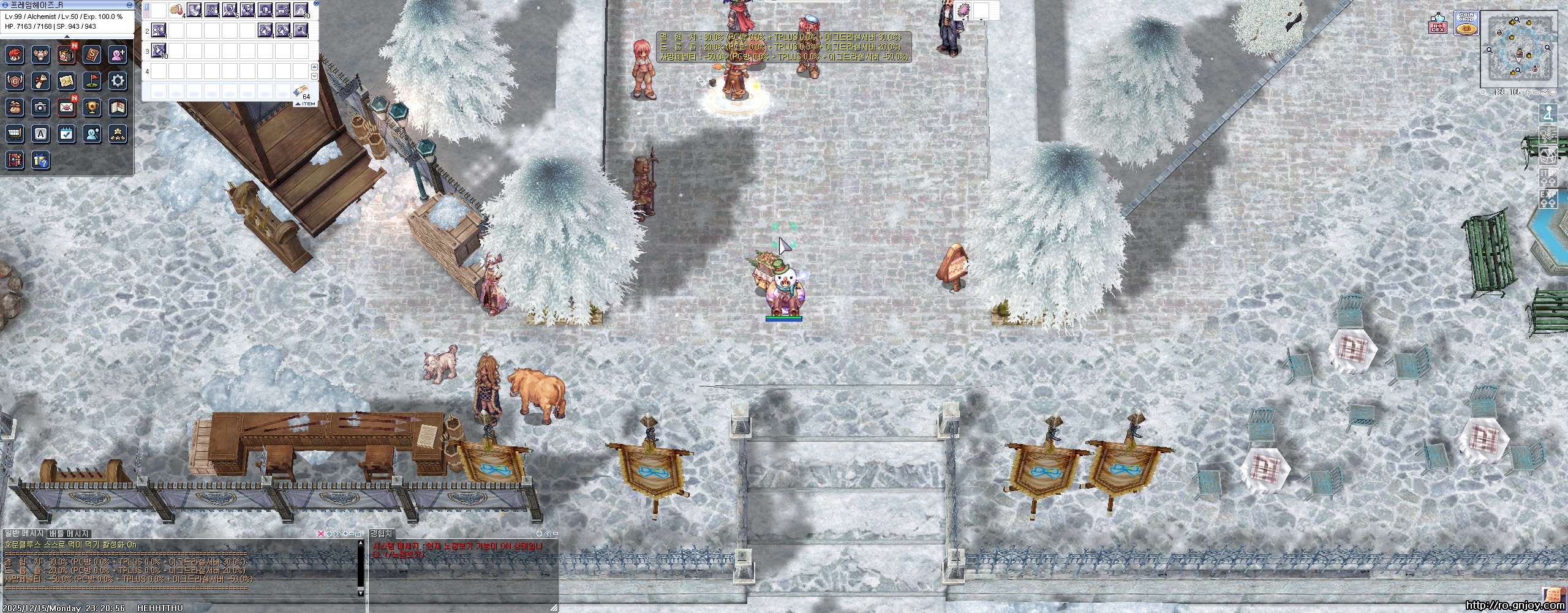Open the settings gear icon

pyautogui.click(x=118, y=80)
